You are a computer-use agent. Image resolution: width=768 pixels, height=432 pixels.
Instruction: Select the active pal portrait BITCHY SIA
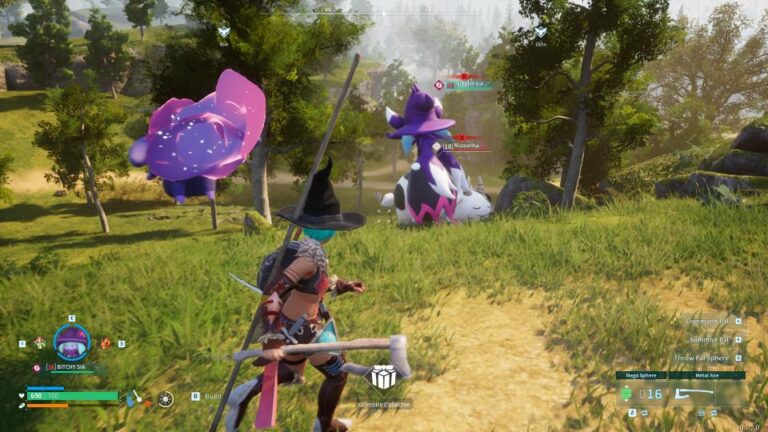pos(71,342)
